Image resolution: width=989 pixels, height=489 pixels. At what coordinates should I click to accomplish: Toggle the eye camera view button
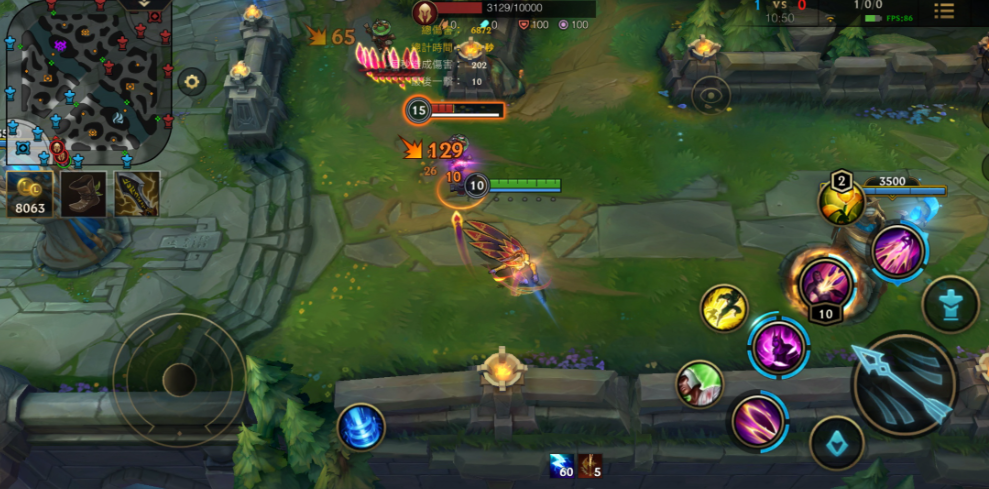[711, 96]
